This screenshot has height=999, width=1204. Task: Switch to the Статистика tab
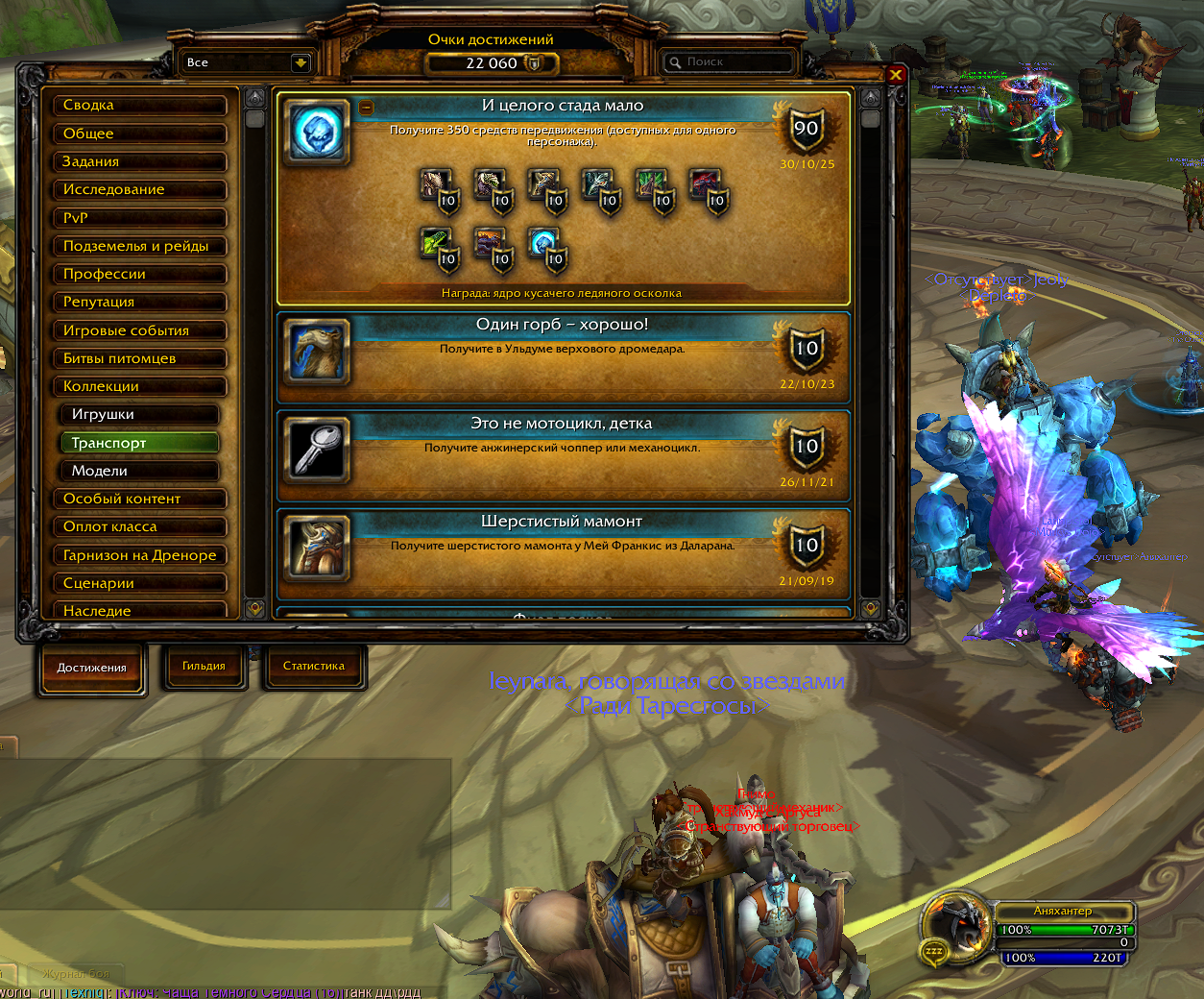pyautogui.click(x=313, y=666)
